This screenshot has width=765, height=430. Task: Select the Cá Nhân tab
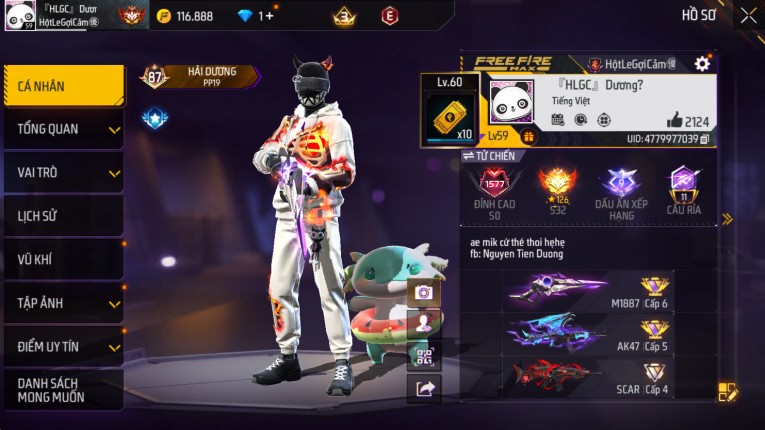pos(64,86)
